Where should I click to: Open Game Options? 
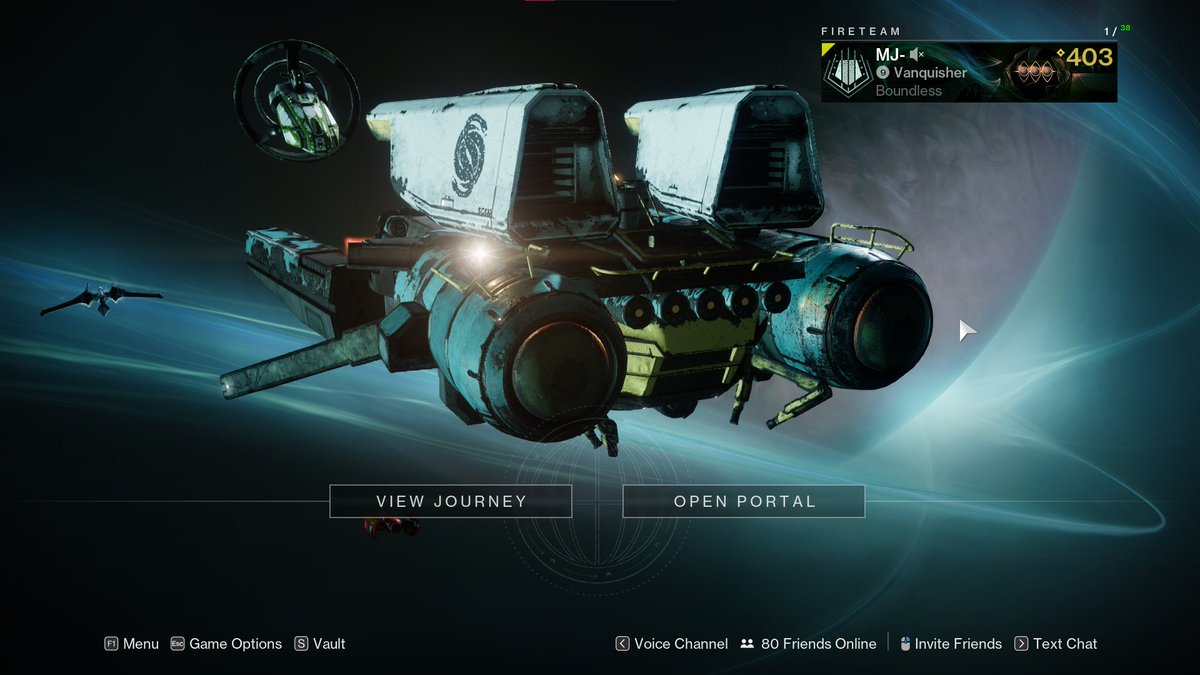point(226,644)
